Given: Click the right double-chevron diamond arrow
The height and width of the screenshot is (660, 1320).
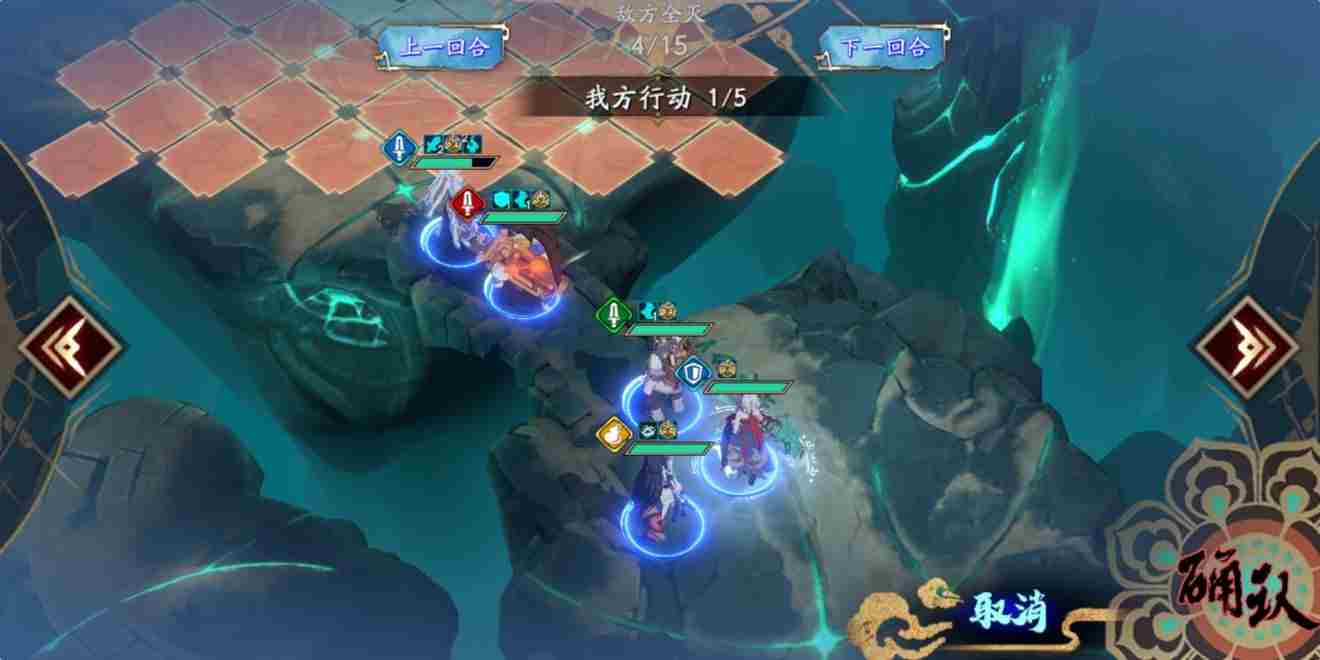Looking at the screenshot, I should (1248, 347).
